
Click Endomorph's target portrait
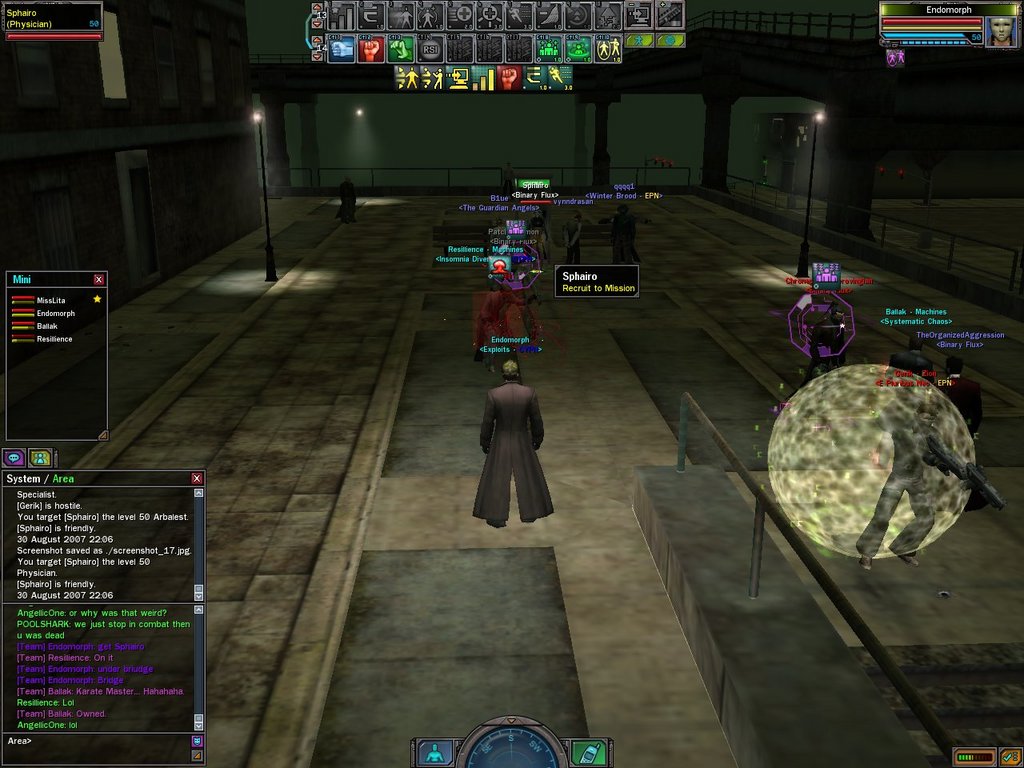coord(1001,31)
